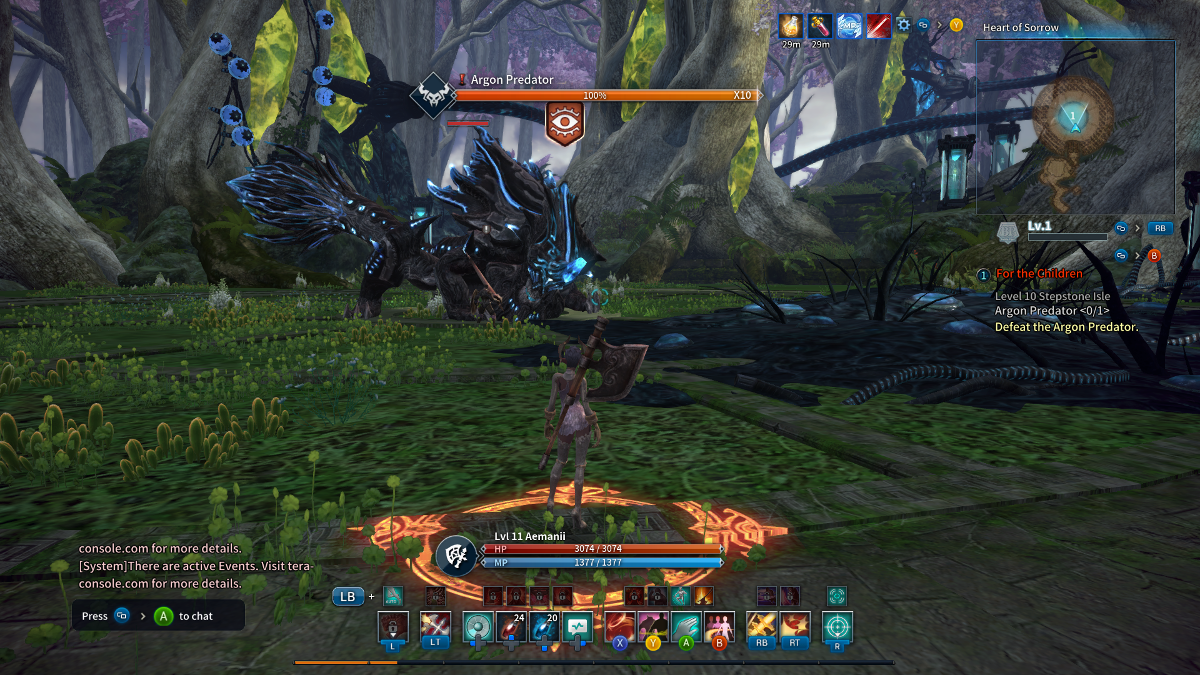This screenshot has width=1200, height=675.
Task: Inspect the MP buff icon
Action: click(x=849, y=24)
